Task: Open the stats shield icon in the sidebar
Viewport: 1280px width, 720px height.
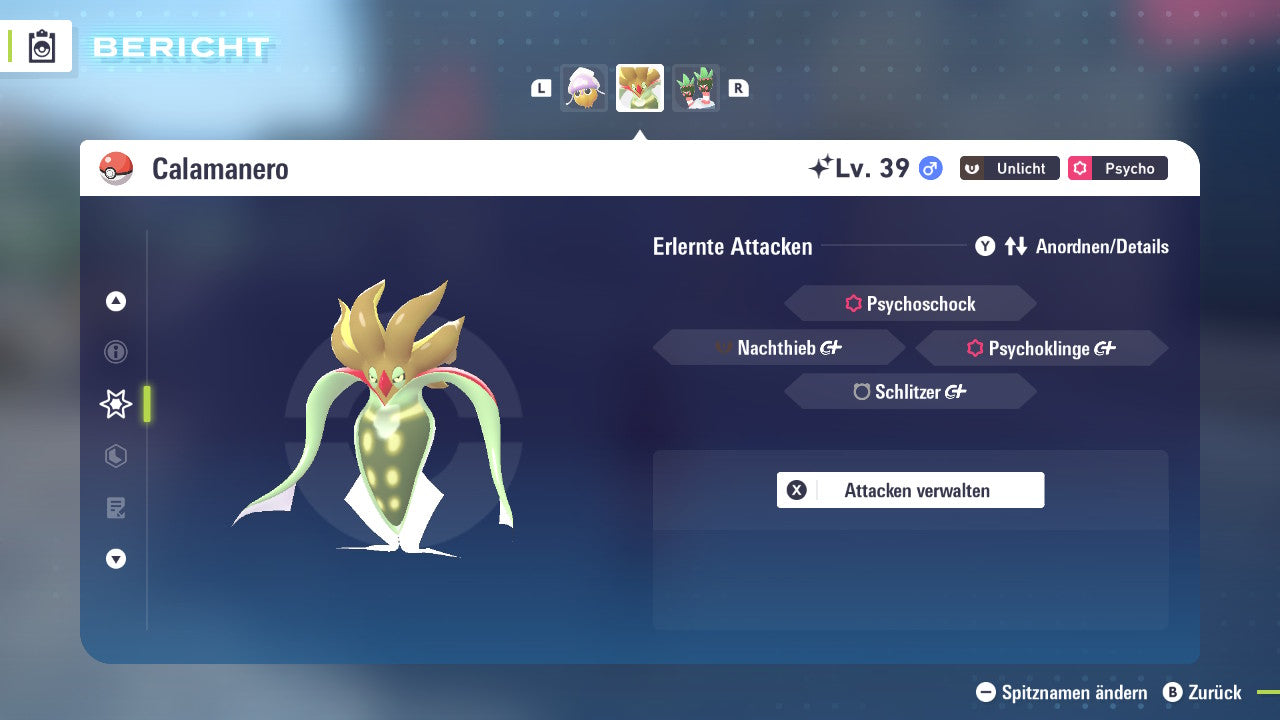Action: [x=115, y=456]
